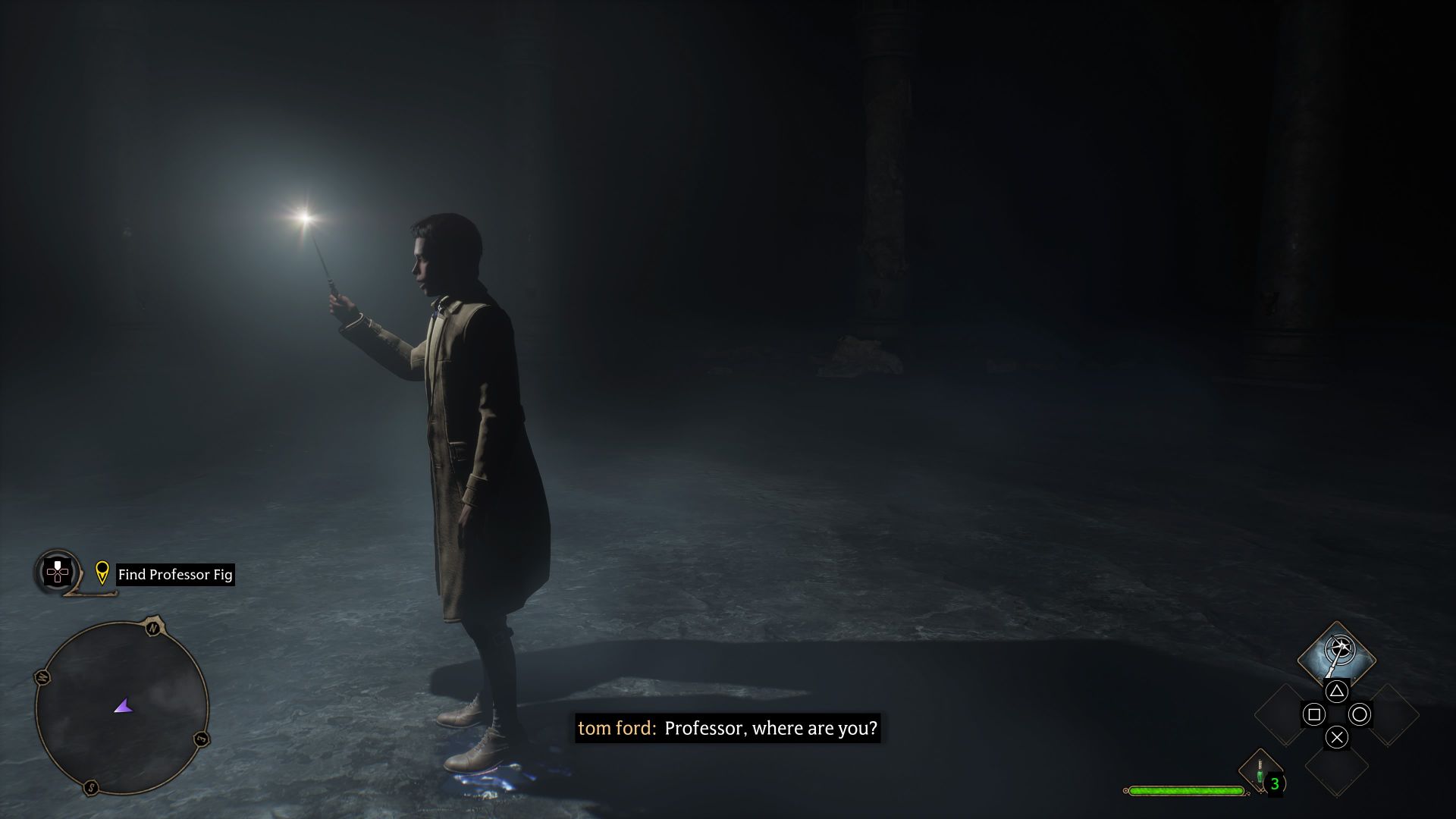Select the Cross button prompt
Viewport: 1456px width, 819px height.
(1337, 738)
